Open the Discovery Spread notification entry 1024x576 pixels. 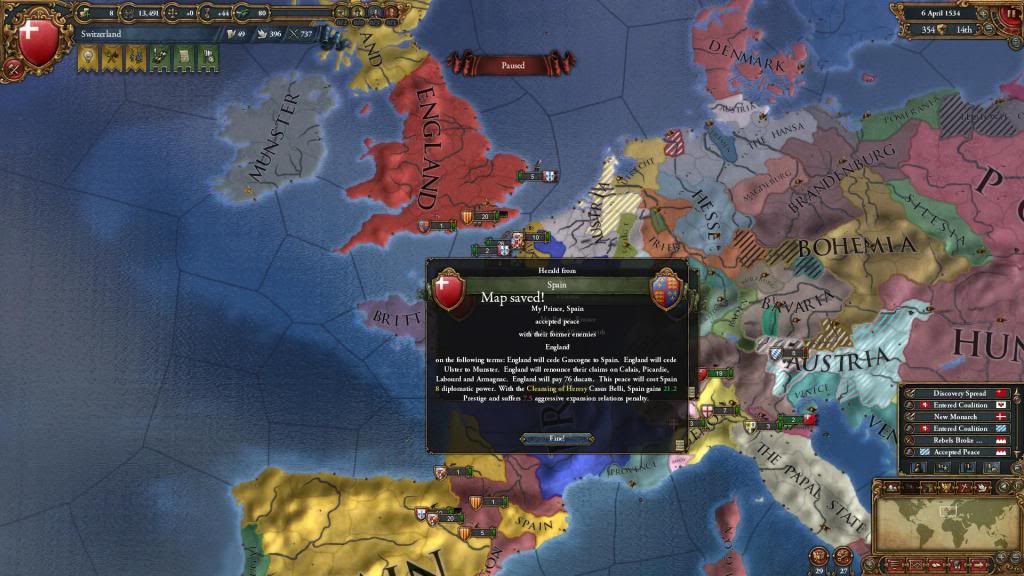[x=959, y=393]
